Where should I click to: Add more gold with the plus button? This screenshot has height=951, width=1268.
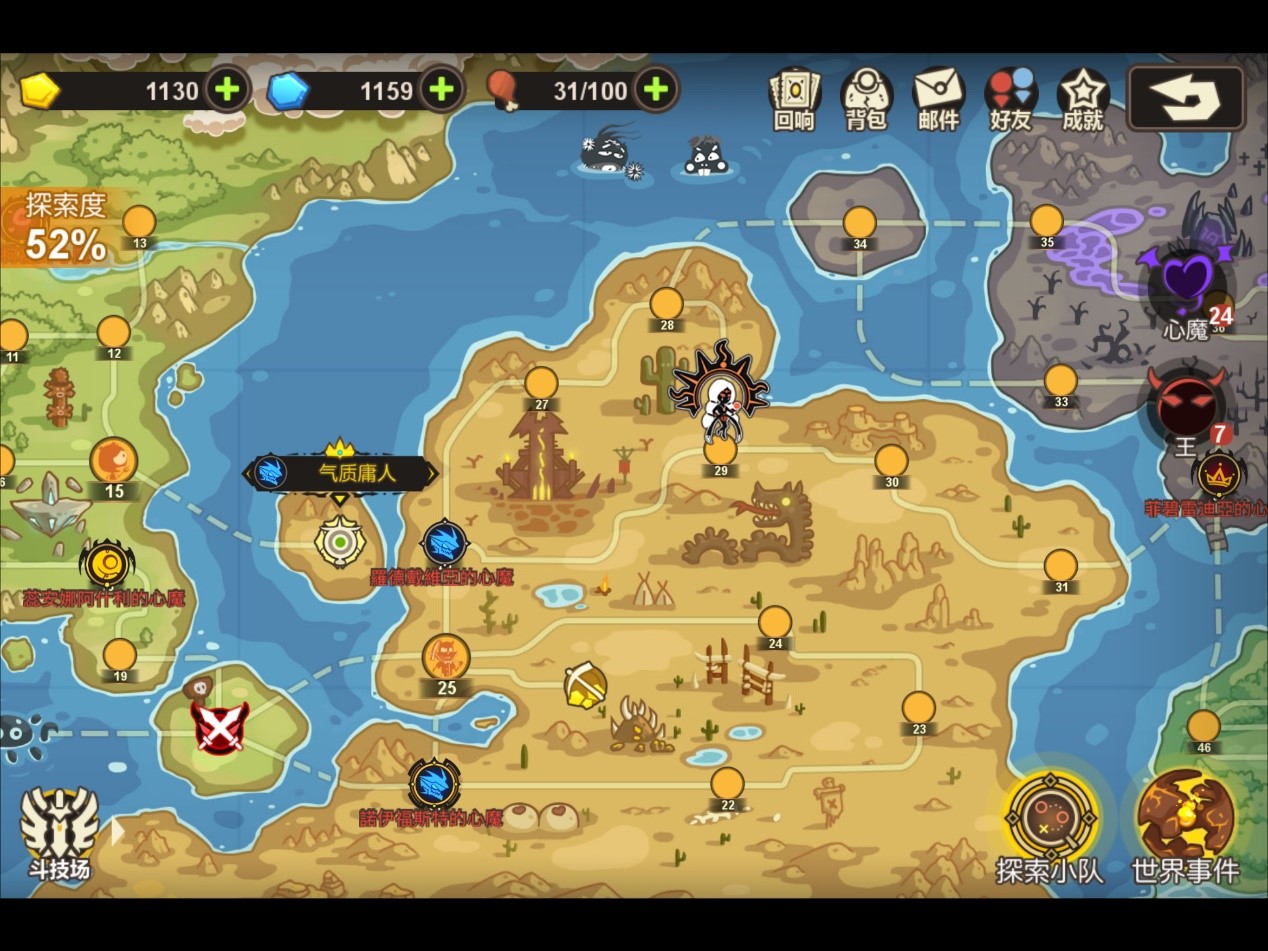[x=227, y=90]
